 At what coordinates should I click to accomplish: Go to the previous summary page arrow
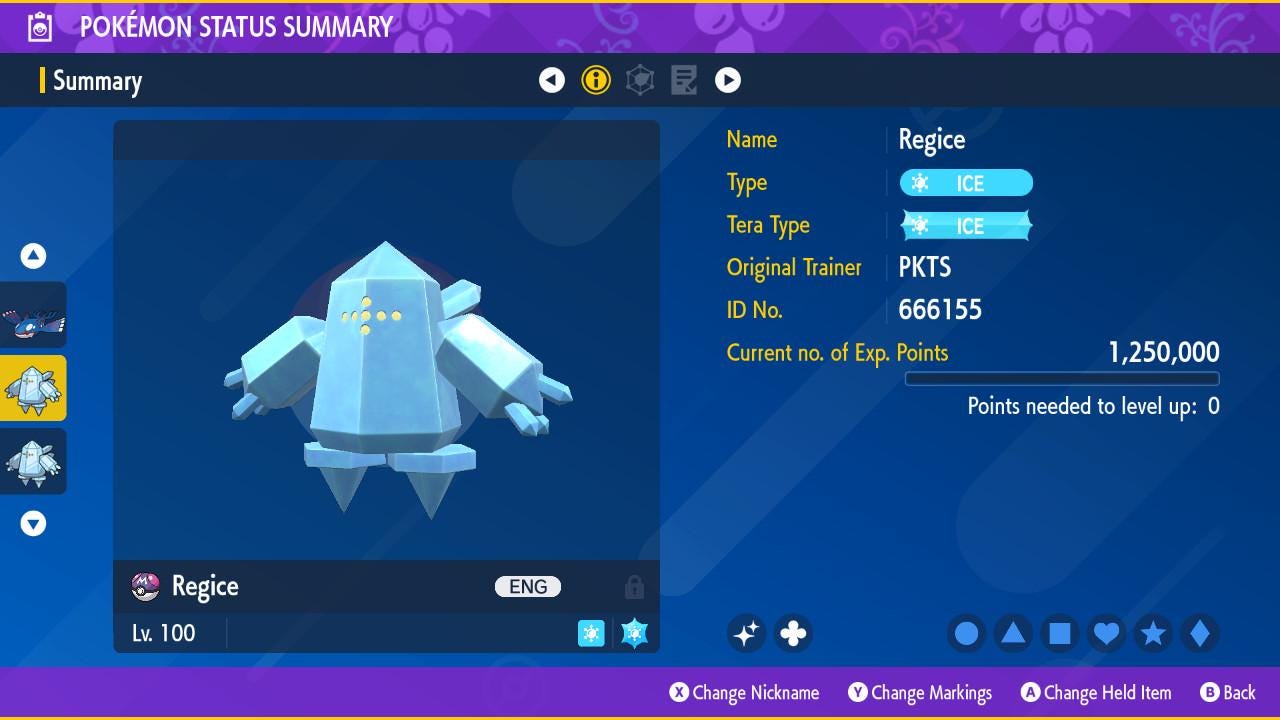point(552,80)
